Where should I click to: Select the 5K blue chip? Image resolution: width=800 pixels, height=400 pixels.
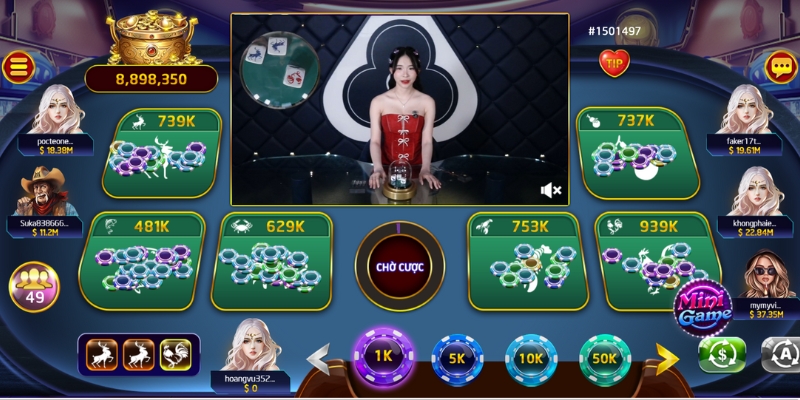tap(457, 358)
